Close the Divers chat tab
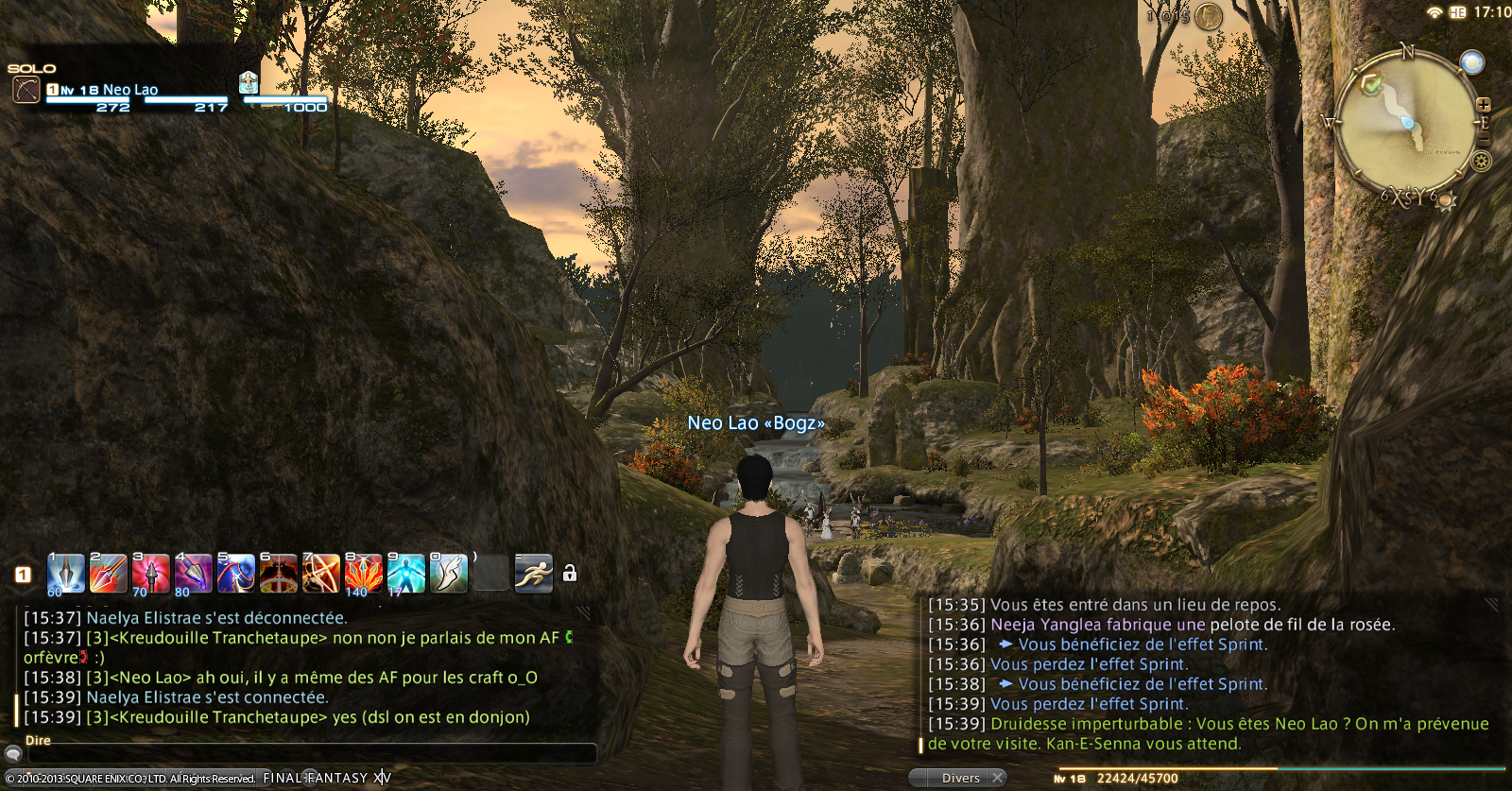Viewport: 1512px width, 791px height. click(998, 778)
